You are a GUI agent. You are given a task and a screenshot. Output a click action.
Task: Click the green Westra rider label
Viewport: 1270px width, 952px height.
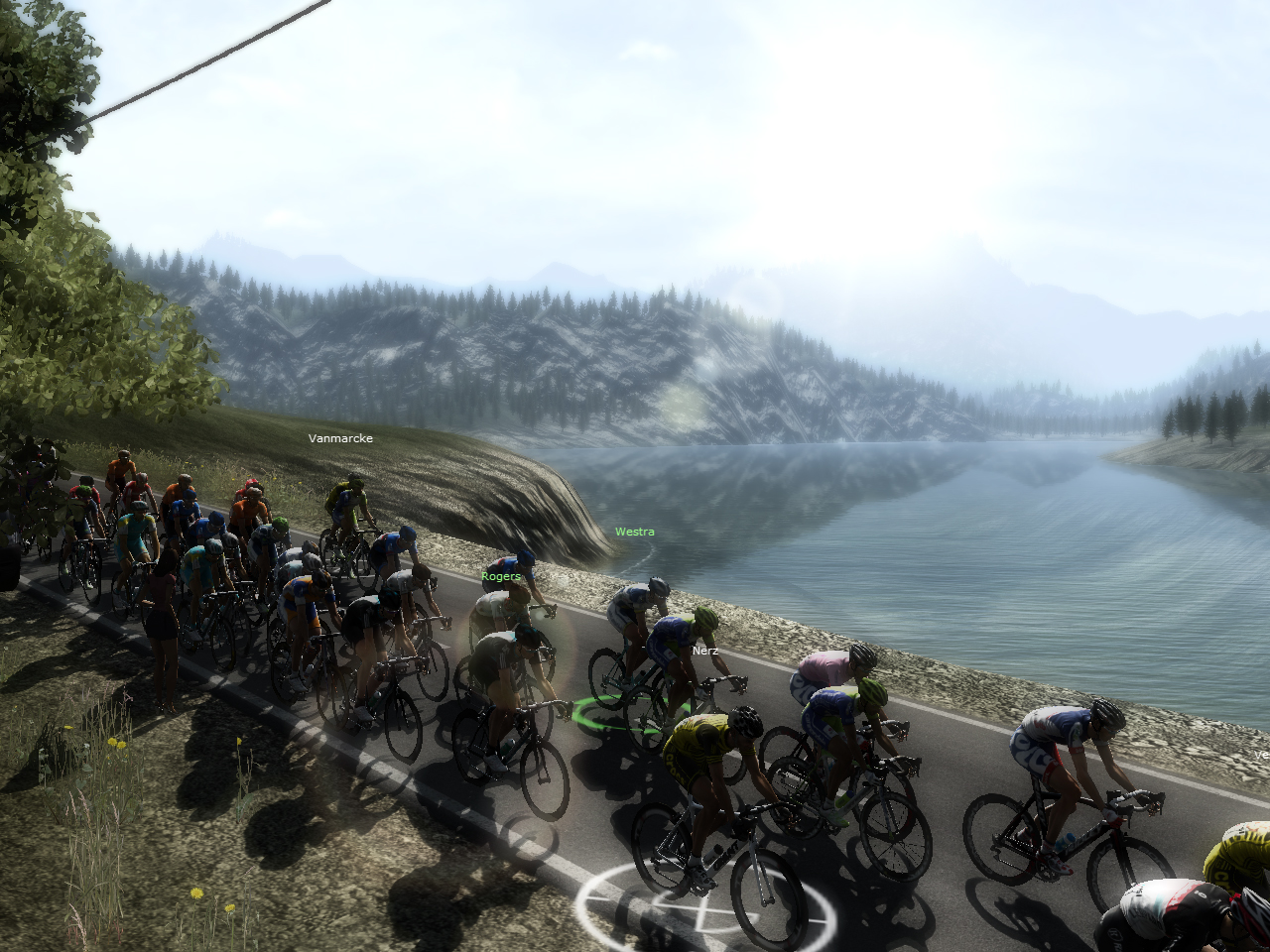tap(634, 532)
